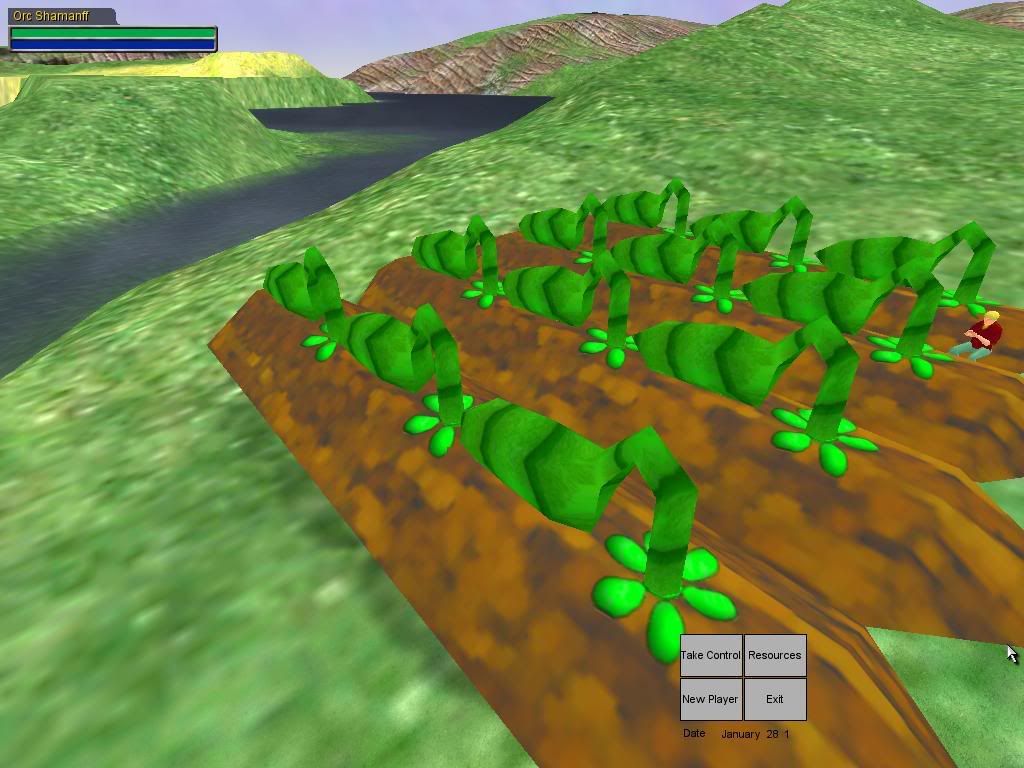Create a New Player

click(x=711, y=699)
